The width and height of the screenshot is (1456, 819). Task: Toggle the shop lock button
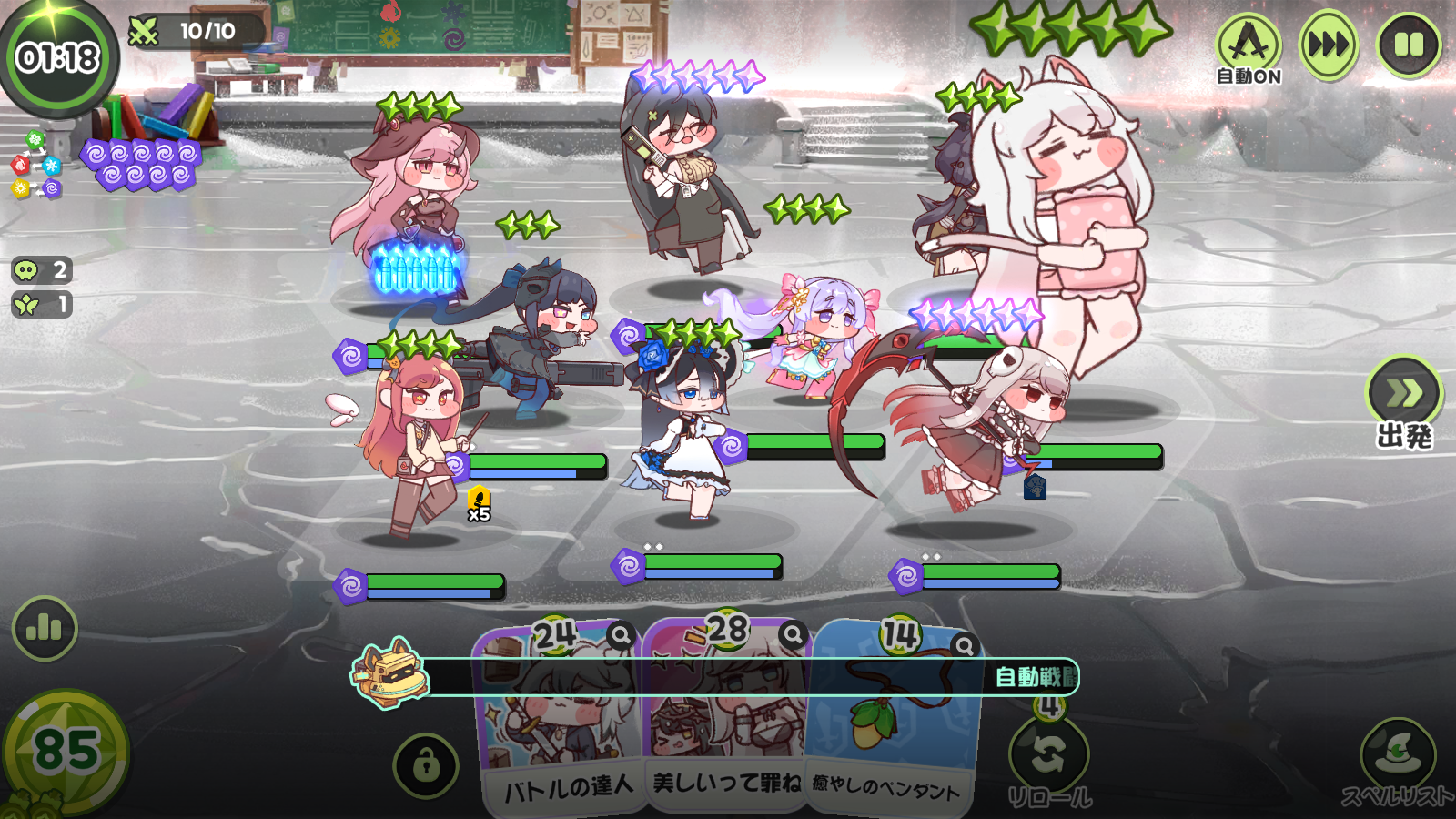coord(425,766)
